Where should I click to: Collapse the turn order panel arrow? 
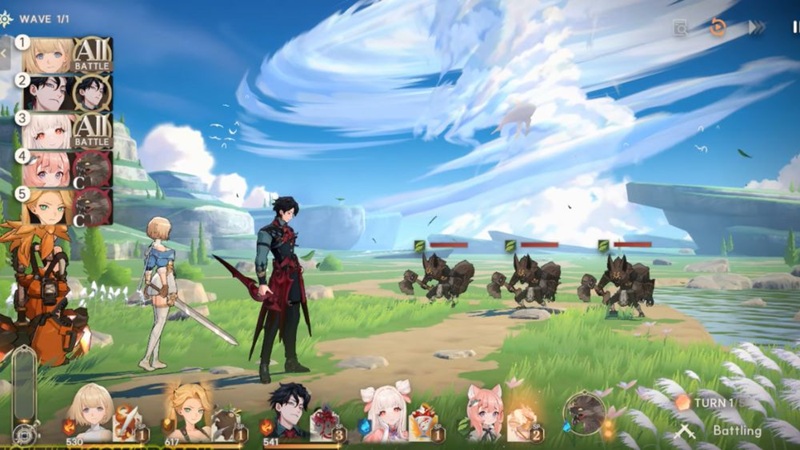pyautogui.click(x=5, y=51)
